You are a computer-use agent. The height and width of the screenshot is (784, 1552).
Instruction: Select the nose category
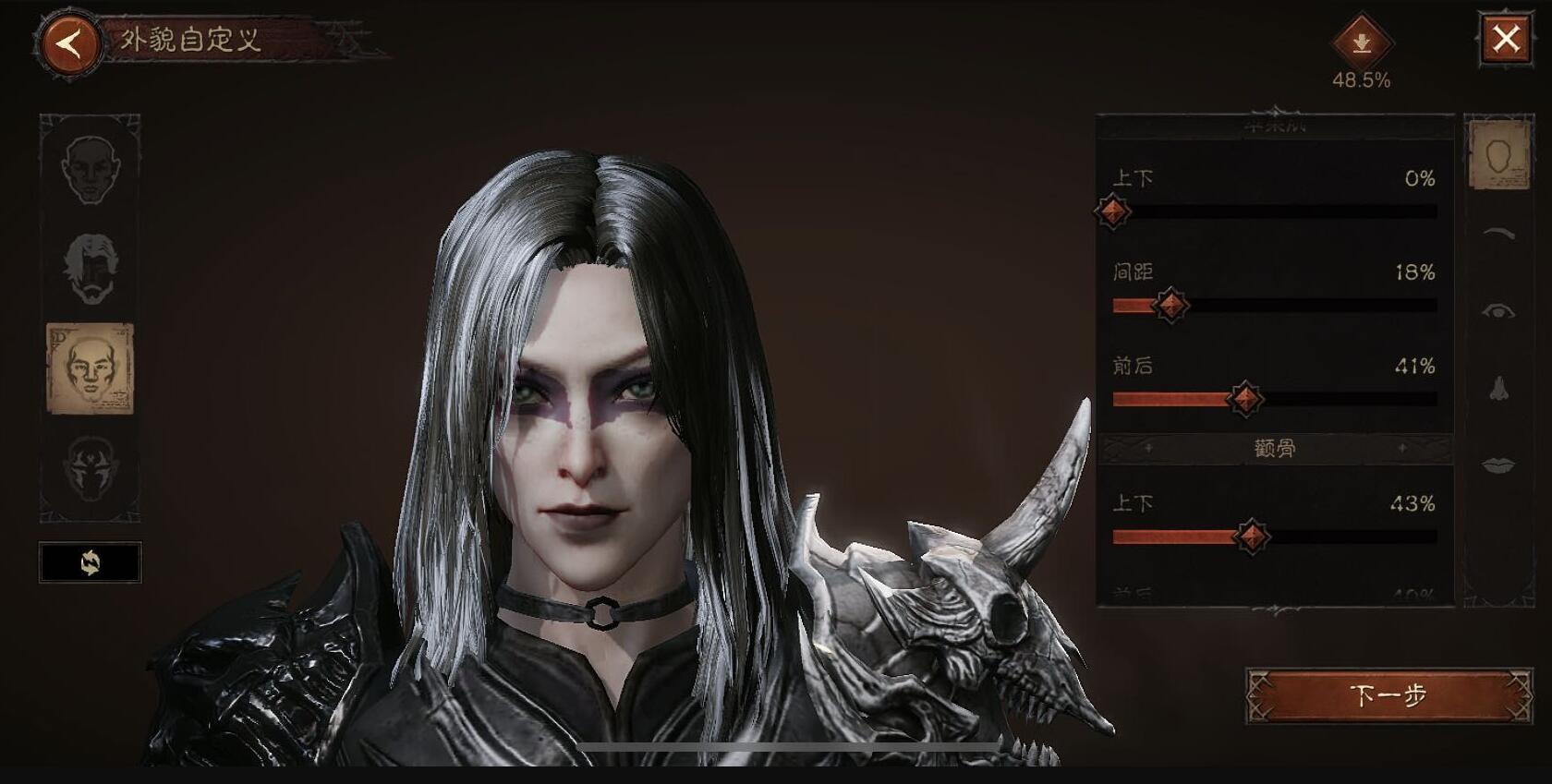click(1498, 389)
